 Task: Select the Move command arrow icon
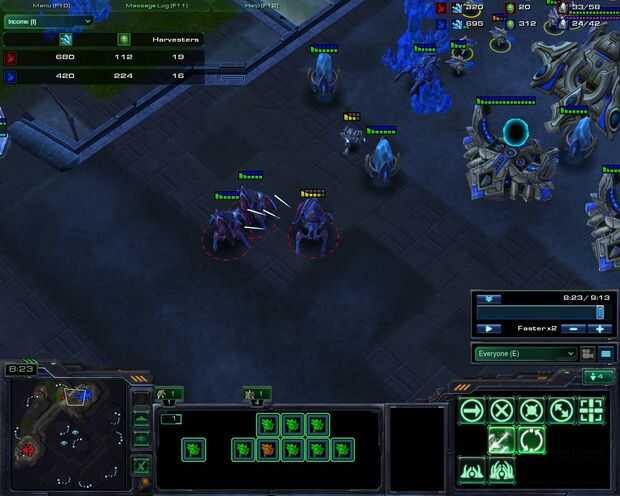click(471, 409)
